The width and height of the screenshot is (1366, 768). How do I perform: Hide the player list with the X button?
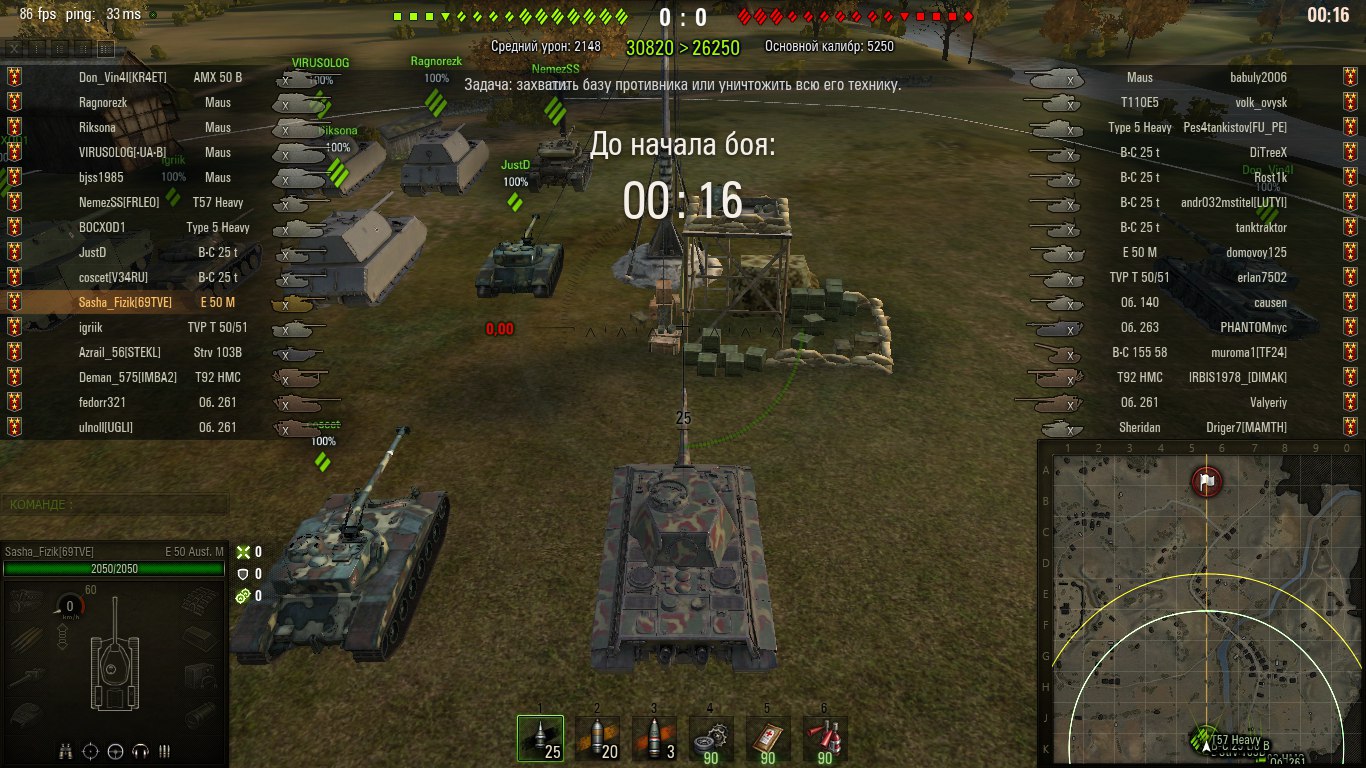[13, 48]
